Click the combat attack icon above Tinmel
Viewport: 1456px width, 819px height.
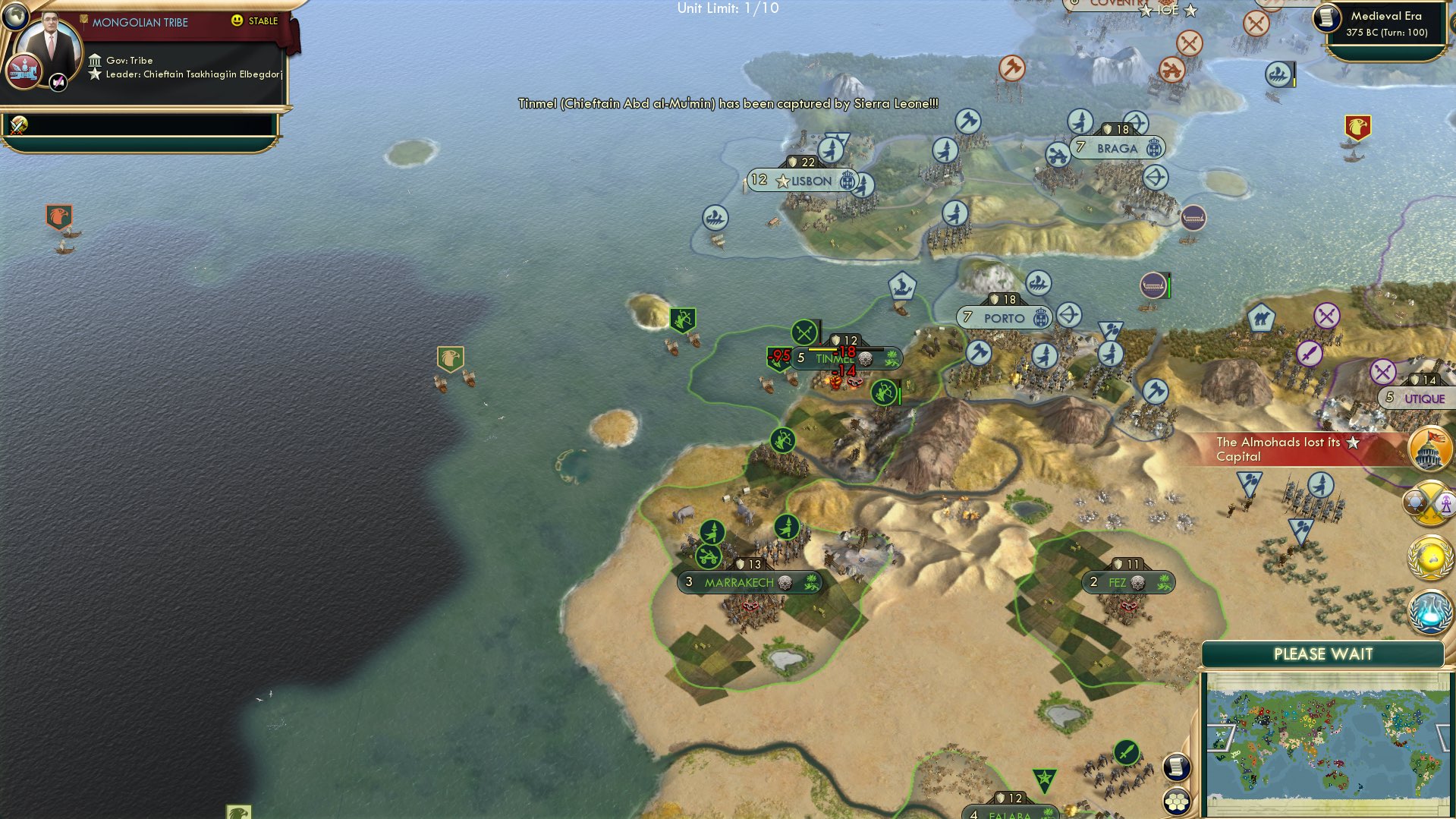point(803,332)
